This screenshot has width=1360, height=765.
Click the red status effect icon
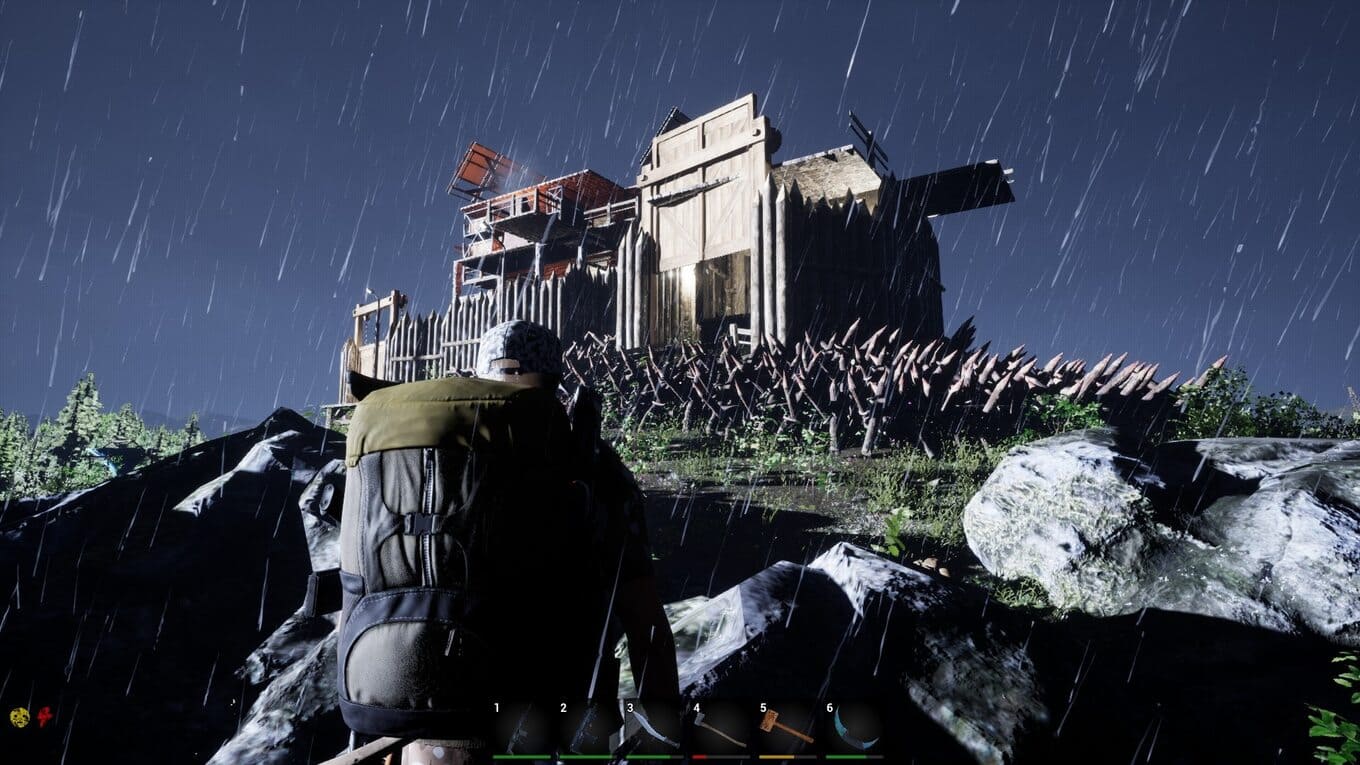point(45,716)
